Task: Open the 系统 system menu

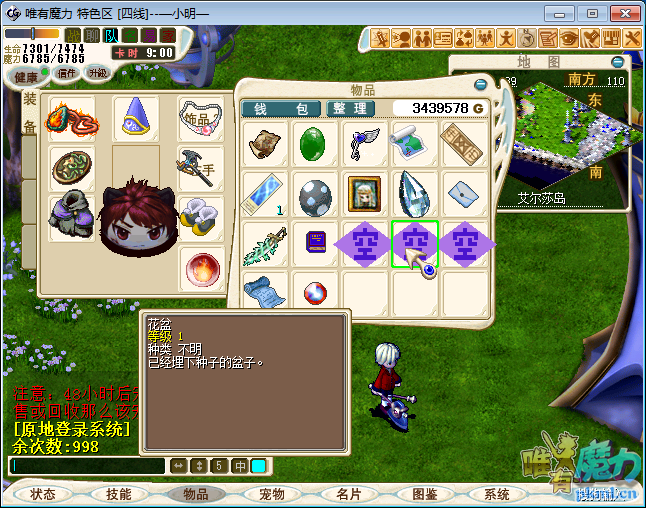Action: [497, 494]
